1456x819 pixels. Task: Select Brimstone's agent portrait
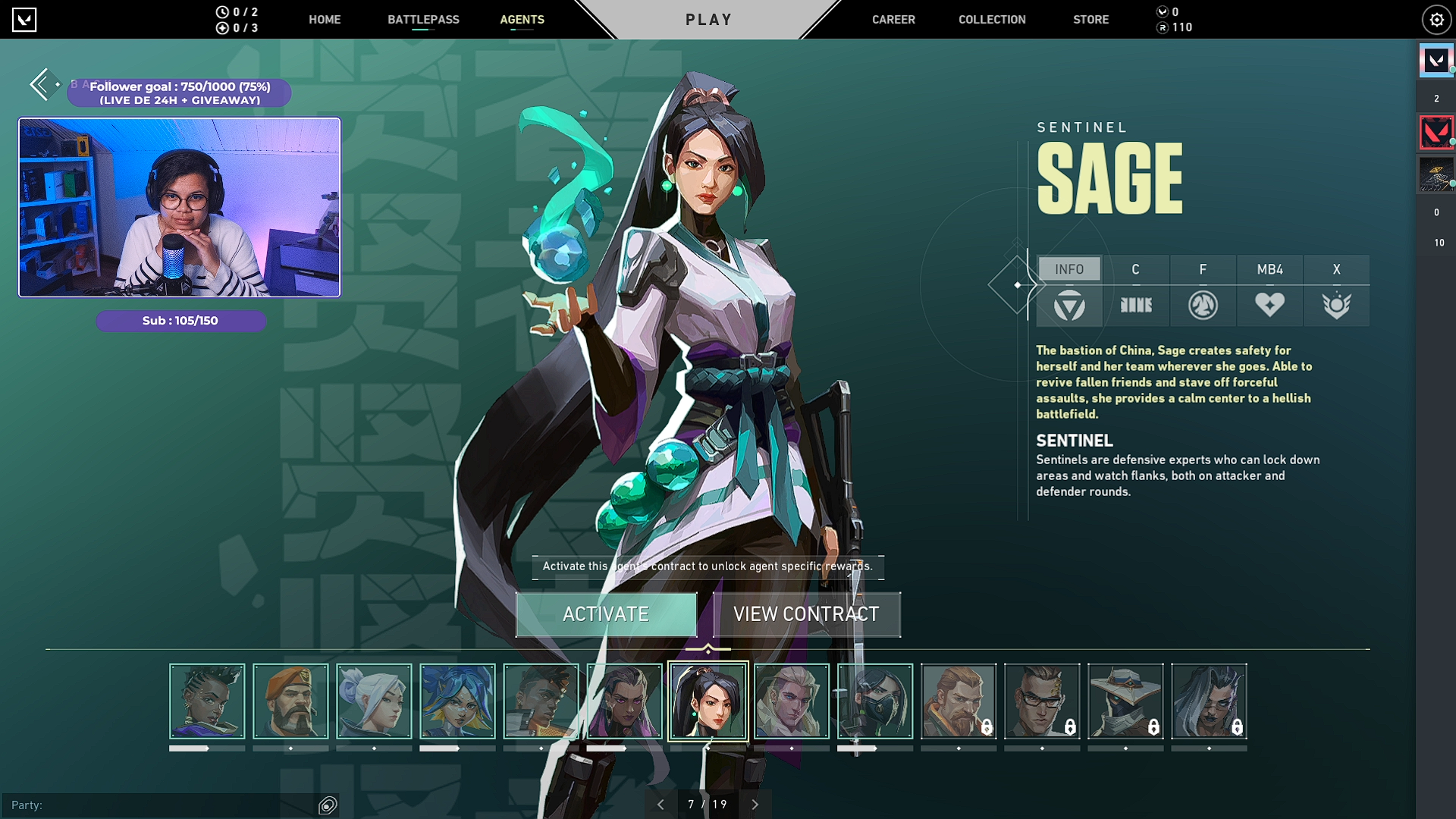point(290,701)
